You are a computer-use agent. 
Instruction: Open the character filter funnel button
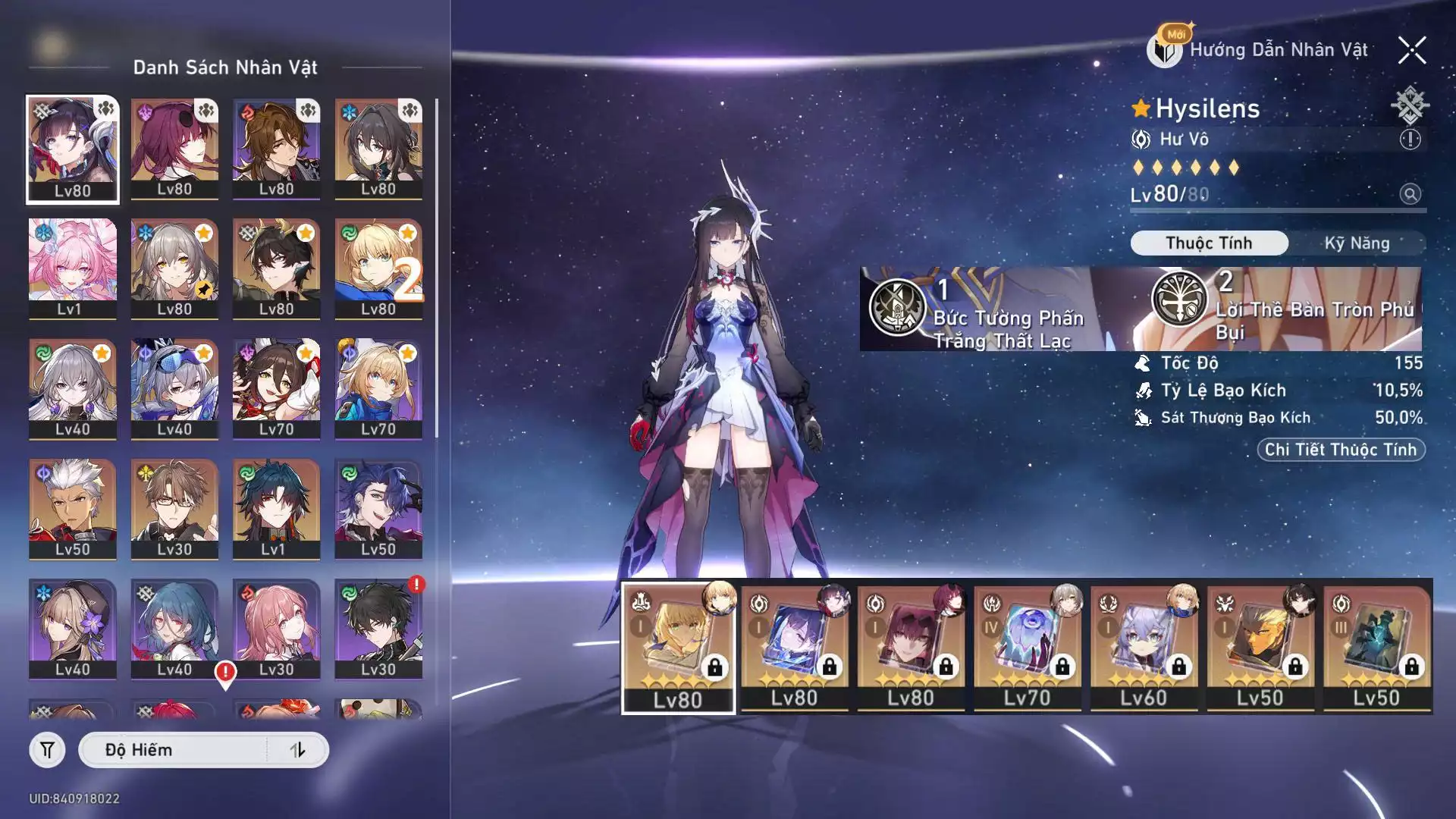[x=47, y=750]
